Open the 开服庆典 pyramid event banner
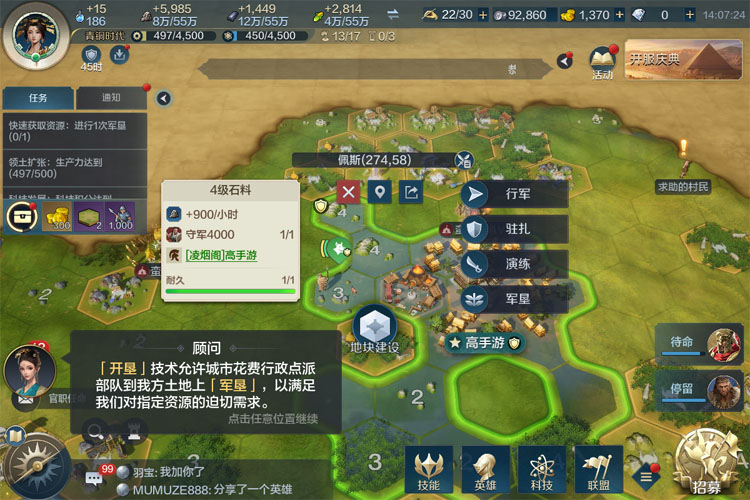The width and height of the screenshot is (750, 500). click(x=684, y=59)
